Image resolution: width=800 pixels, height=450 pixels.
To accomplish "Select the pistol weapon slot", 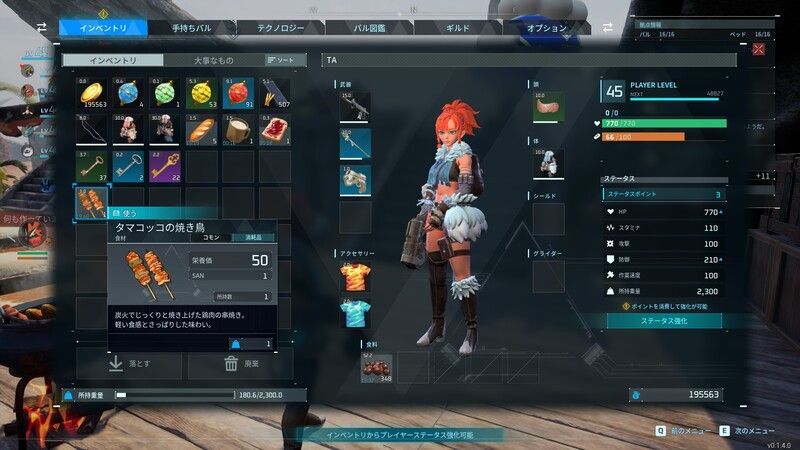I will coord(355,181).
